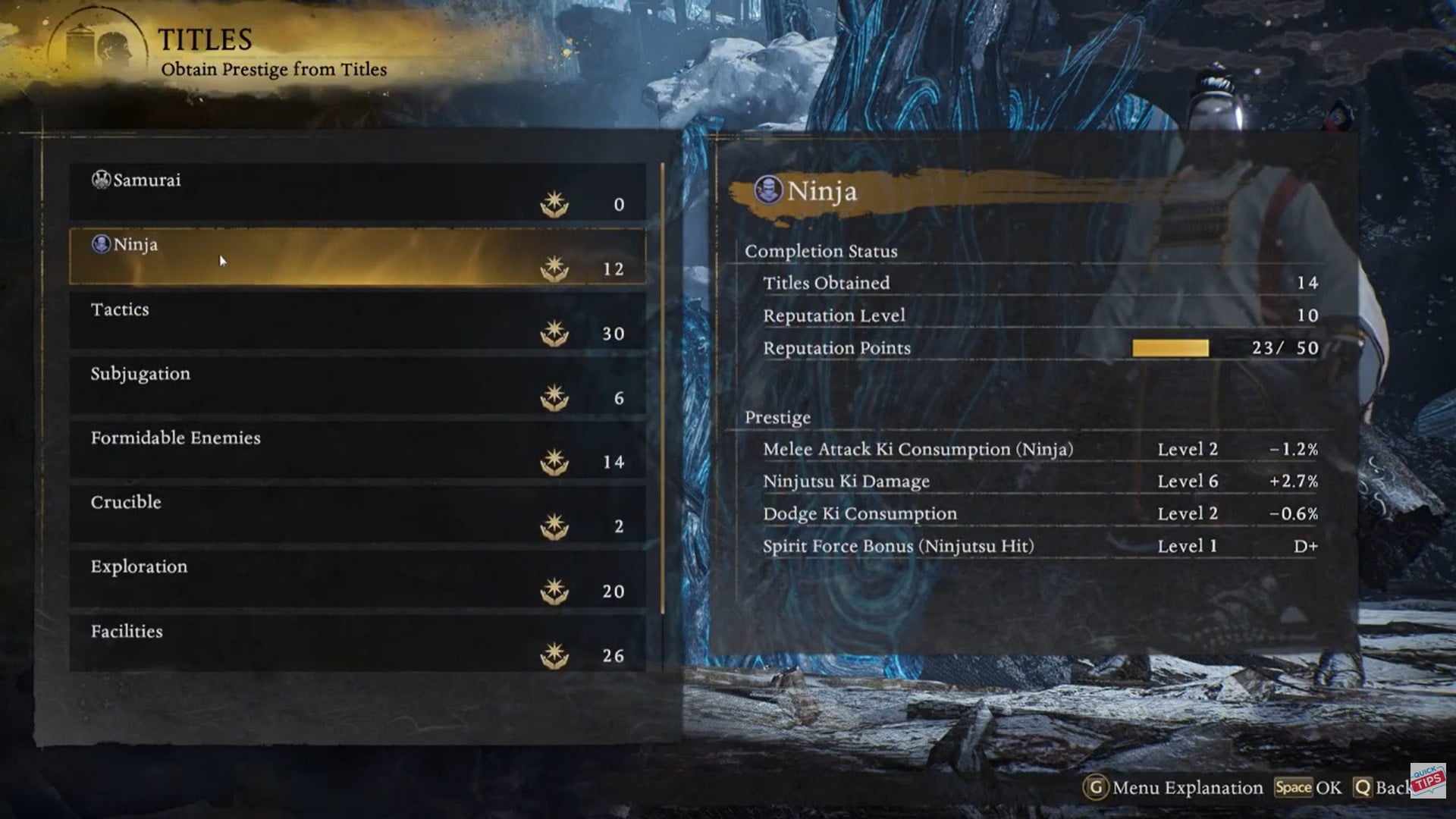Click the Dodge Ki Consumption prestige row
The width and height of the screenshot is (1456, 819).
1039,514
